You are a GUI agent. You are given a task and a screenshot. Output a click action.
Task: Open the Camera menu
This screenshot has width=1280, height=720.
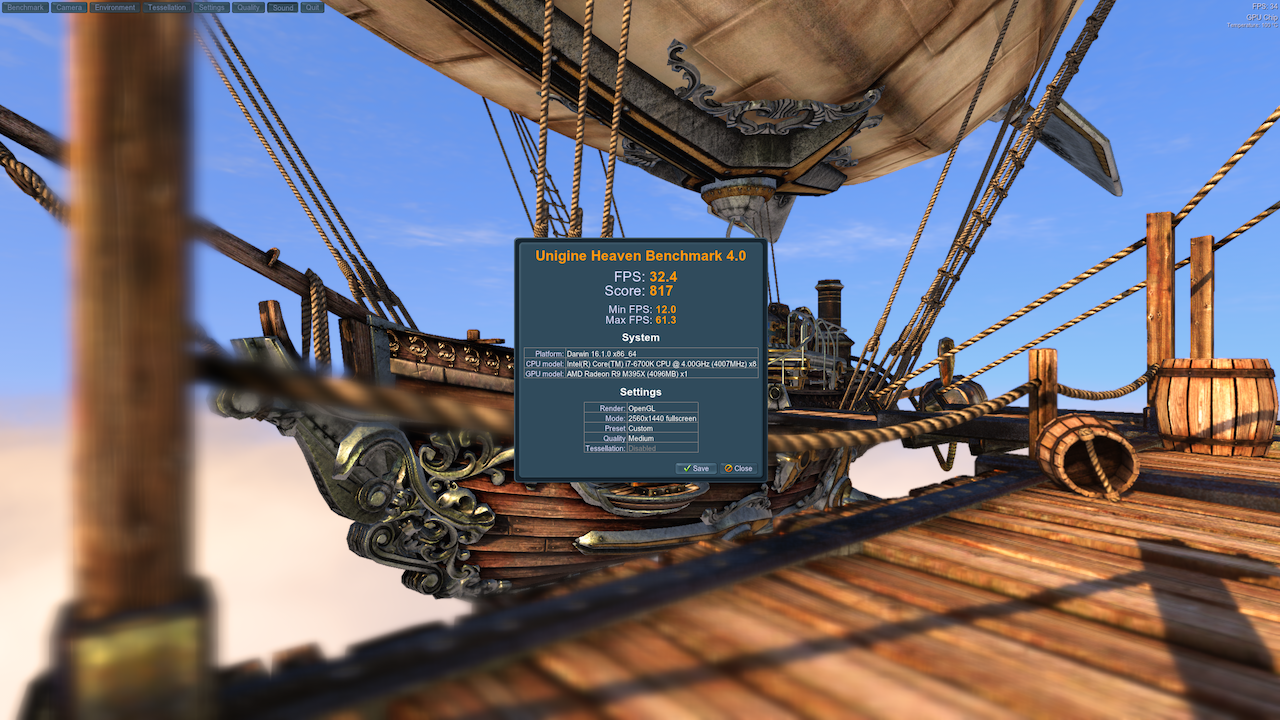click(x=69, y=7)
